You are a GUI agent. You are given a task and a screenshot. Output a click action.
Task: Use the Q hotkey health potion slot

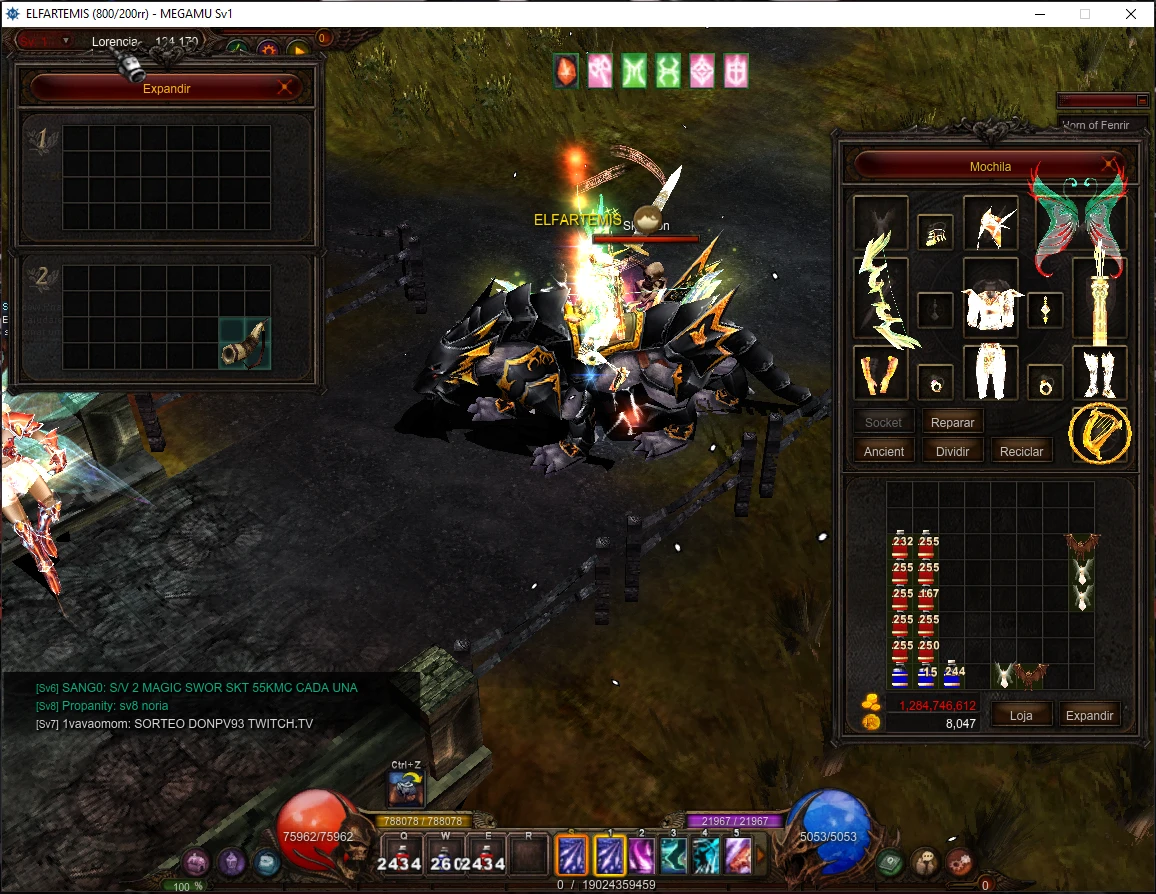(399, 856)
